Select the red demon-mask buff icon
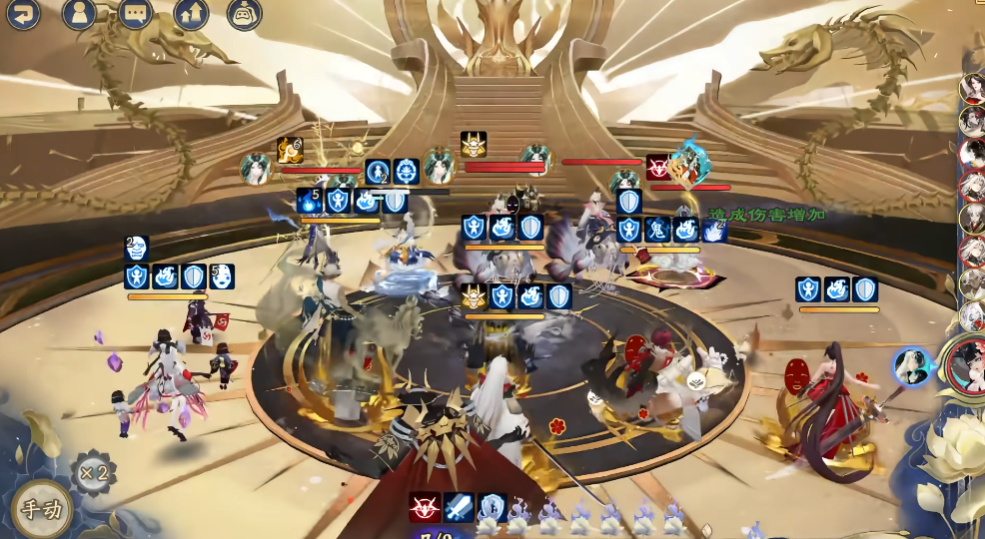 pos(425,508)
